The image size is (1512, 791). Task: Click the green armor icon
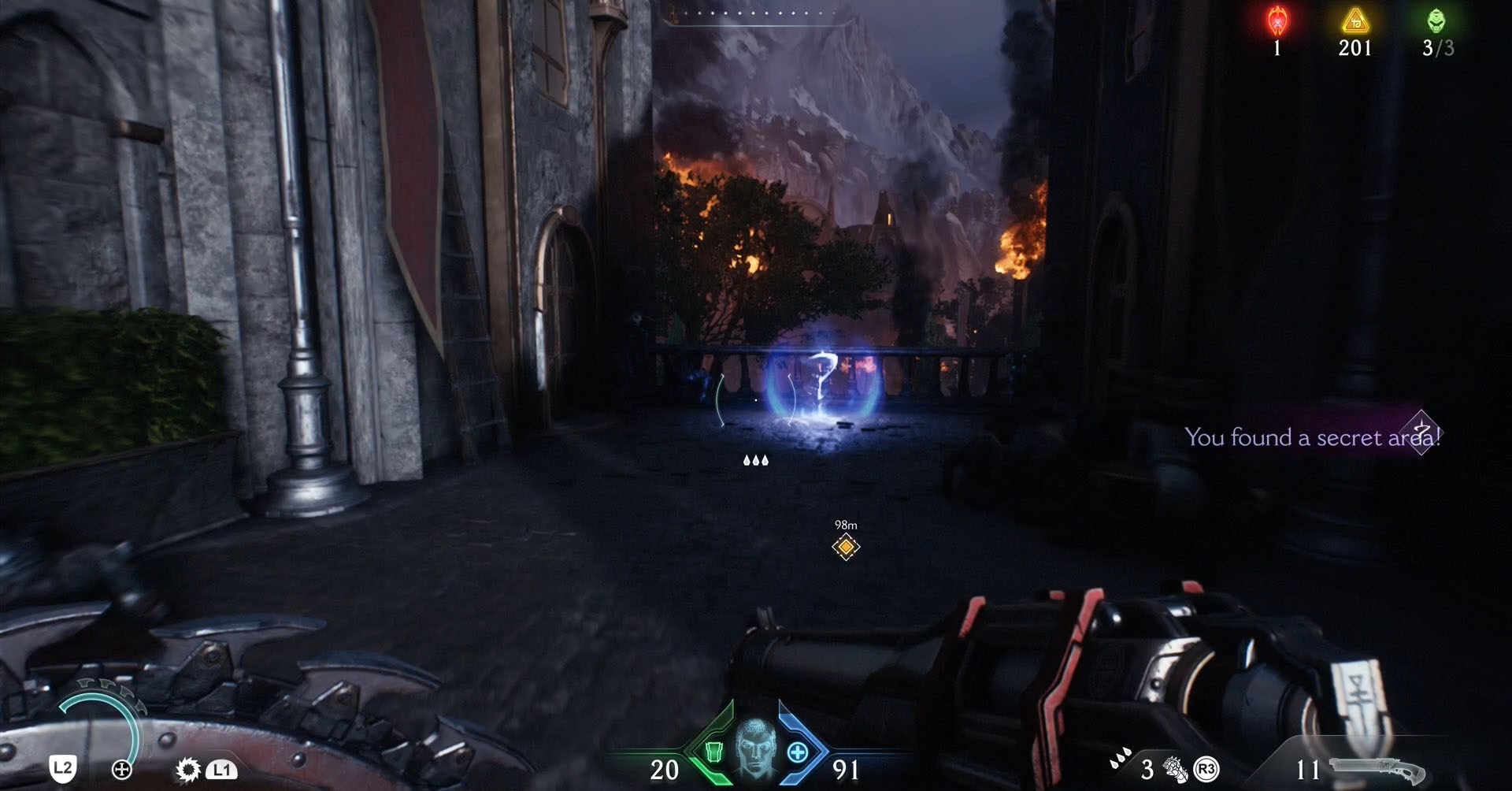click(x=713, y=752)
